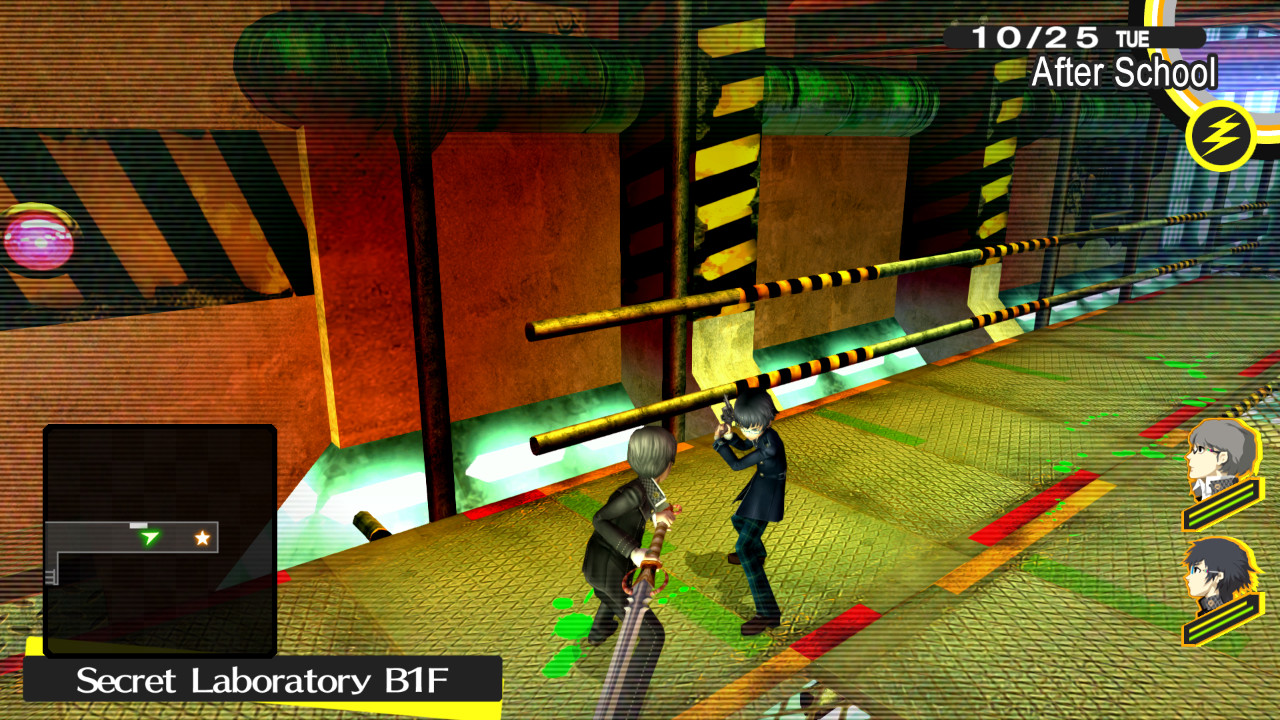Toggle the protagonist's status display

point(1220,500)
